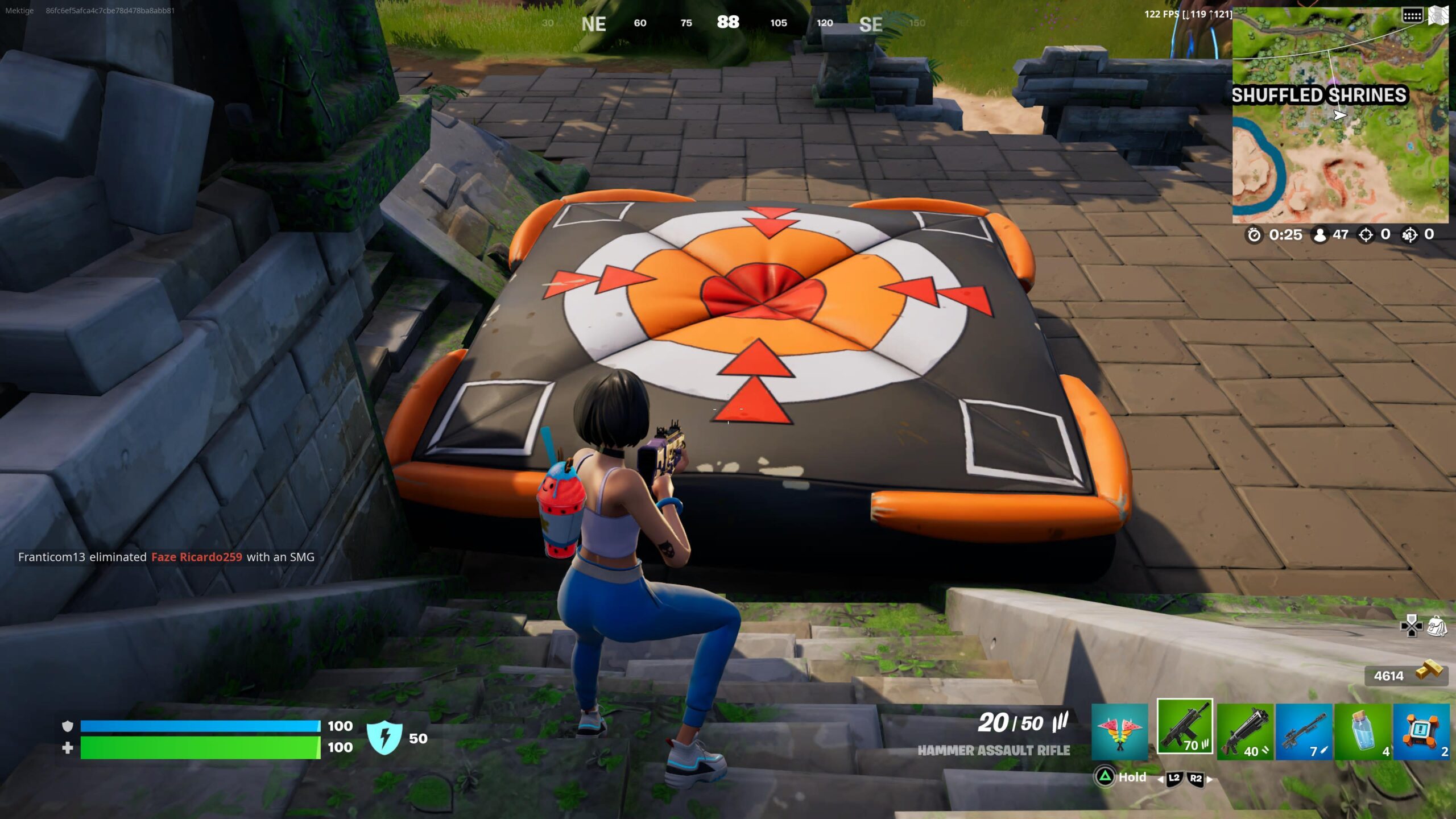1456x819 pixels.
Task: Equip the sniper rifle slot
Action: (x=1304, y=731)
